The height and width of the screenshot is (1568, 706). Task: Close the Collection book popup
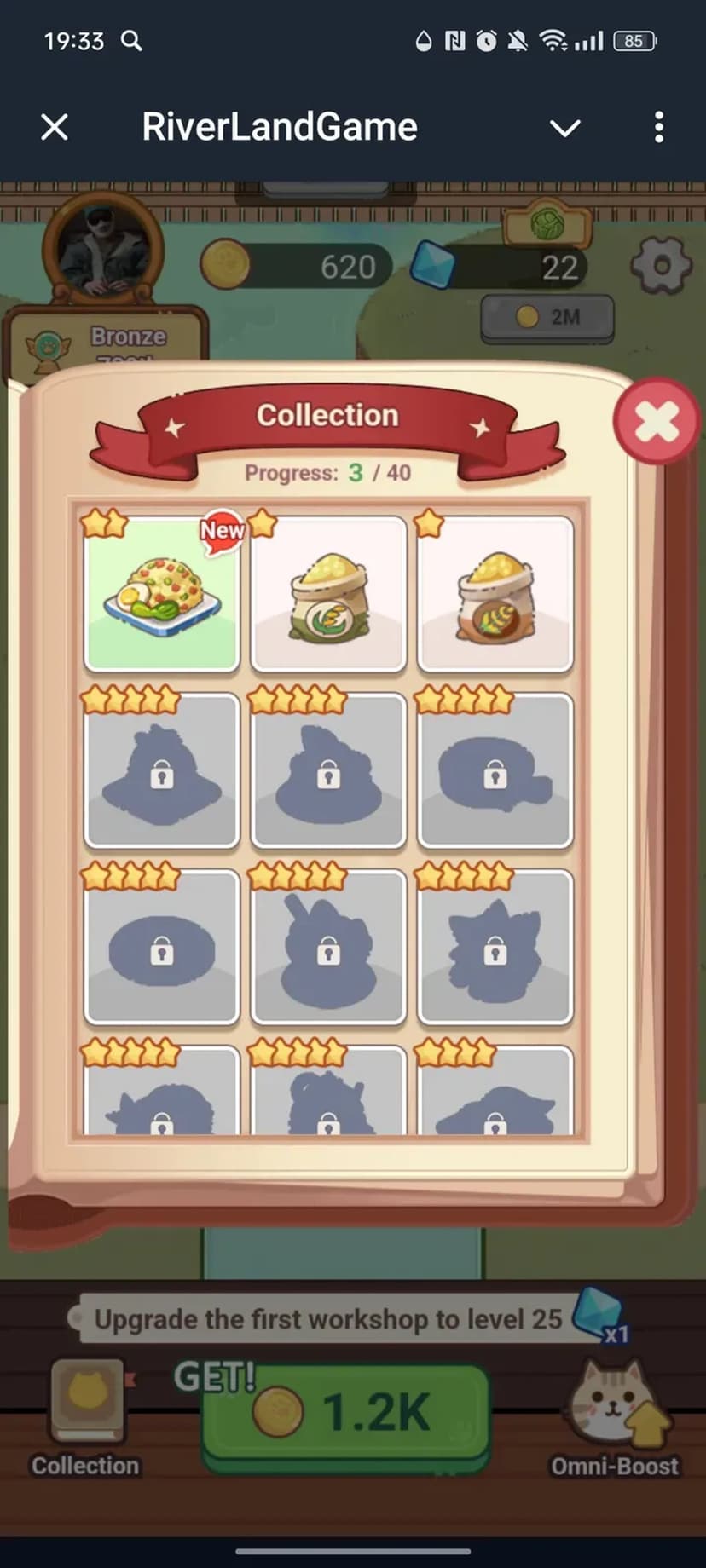656,422
